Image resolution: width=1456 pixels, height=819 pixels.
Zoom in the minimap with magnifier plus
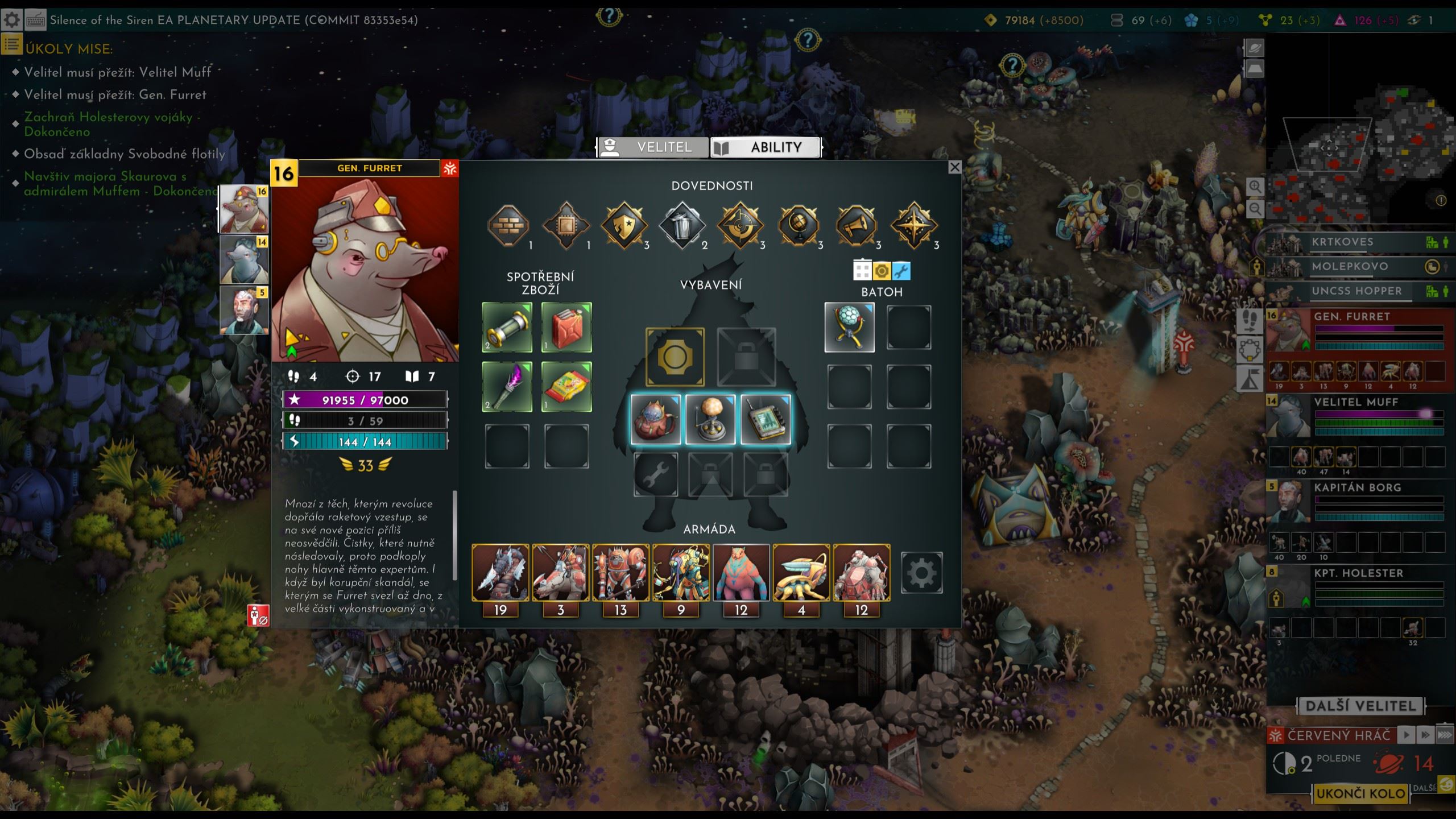click(x=1255, y=187)
